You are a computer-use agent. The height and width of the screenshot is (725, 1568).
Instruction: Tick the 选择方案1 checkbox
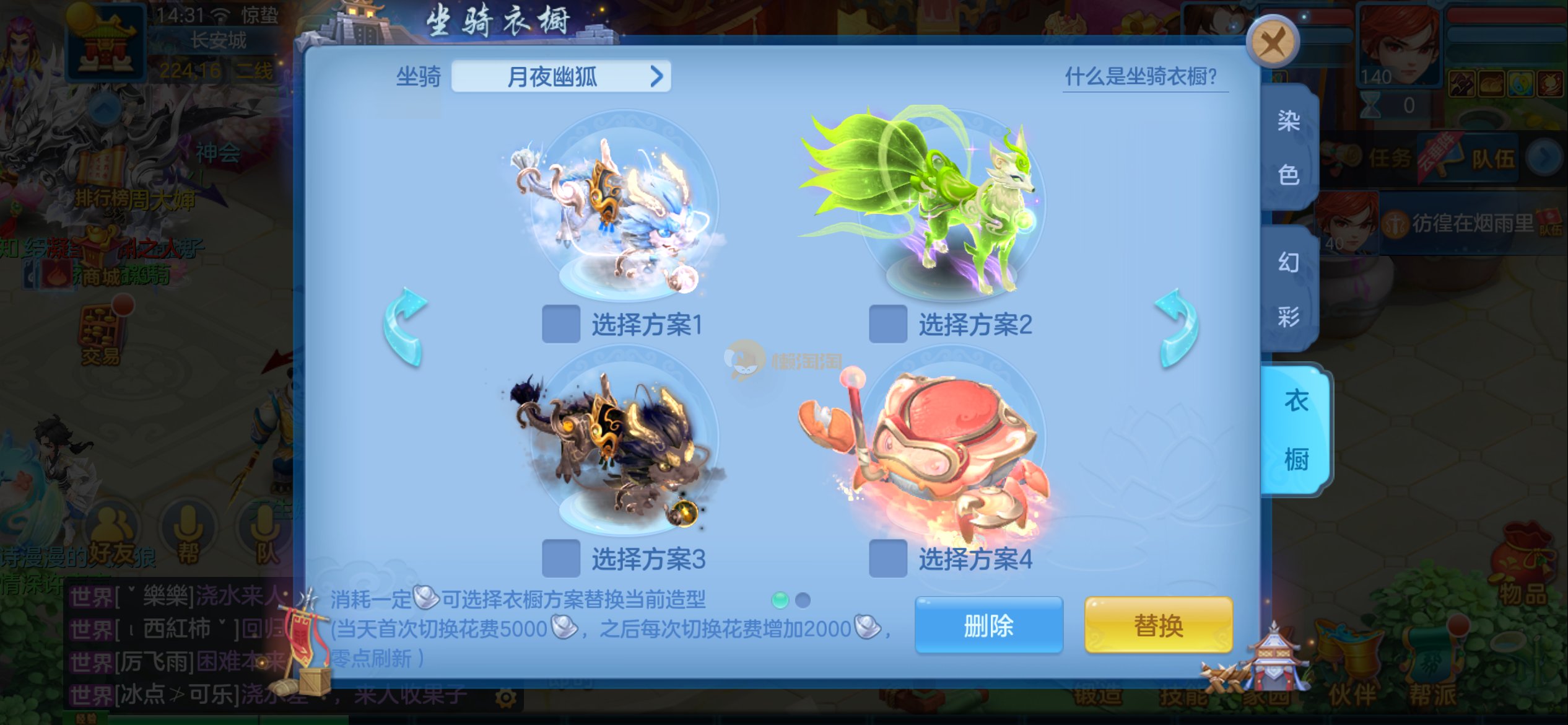pos(560,323)
